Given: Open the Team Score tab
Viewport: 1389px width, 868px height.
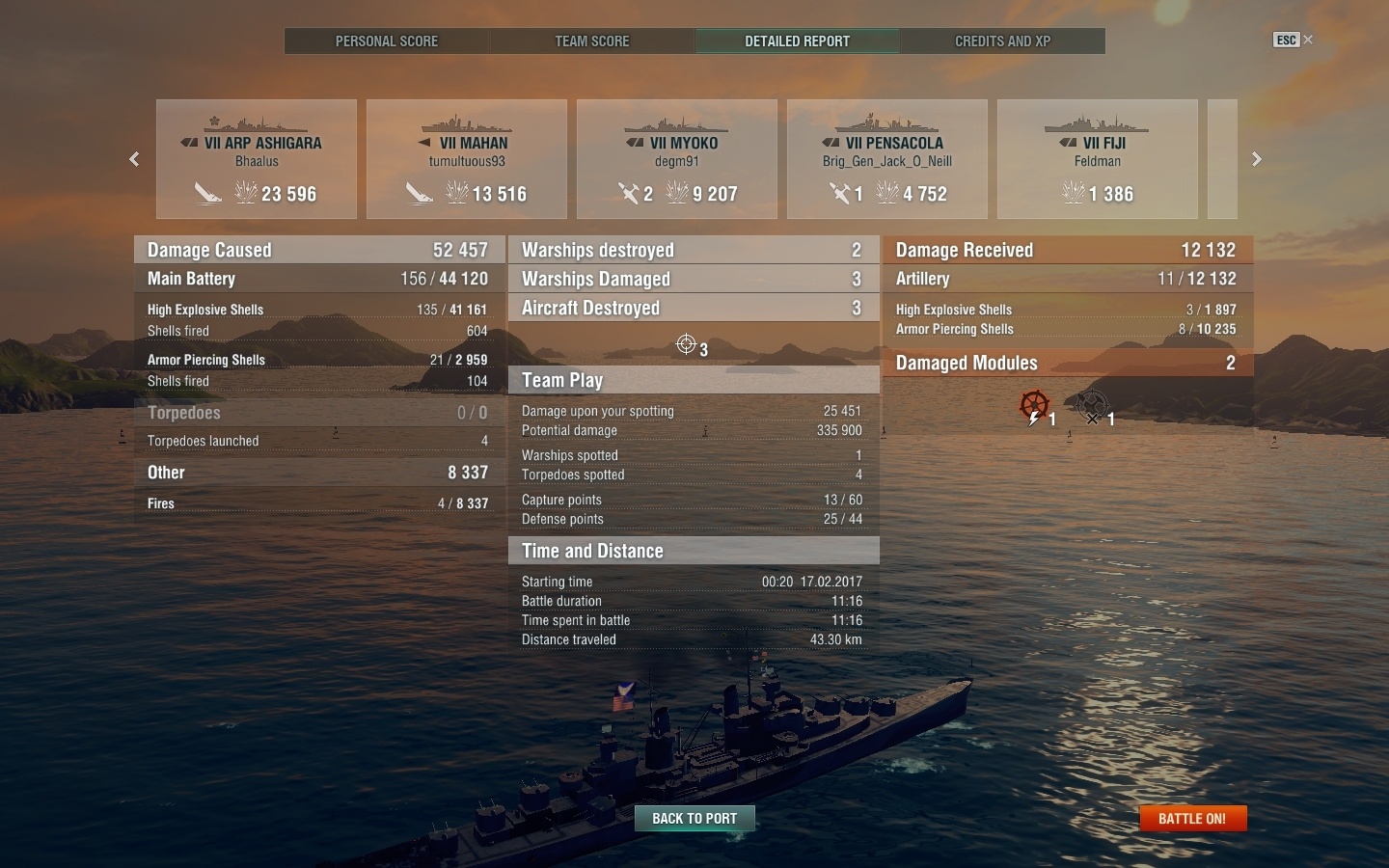Looking at the screenshot, I should pos(592,41).
